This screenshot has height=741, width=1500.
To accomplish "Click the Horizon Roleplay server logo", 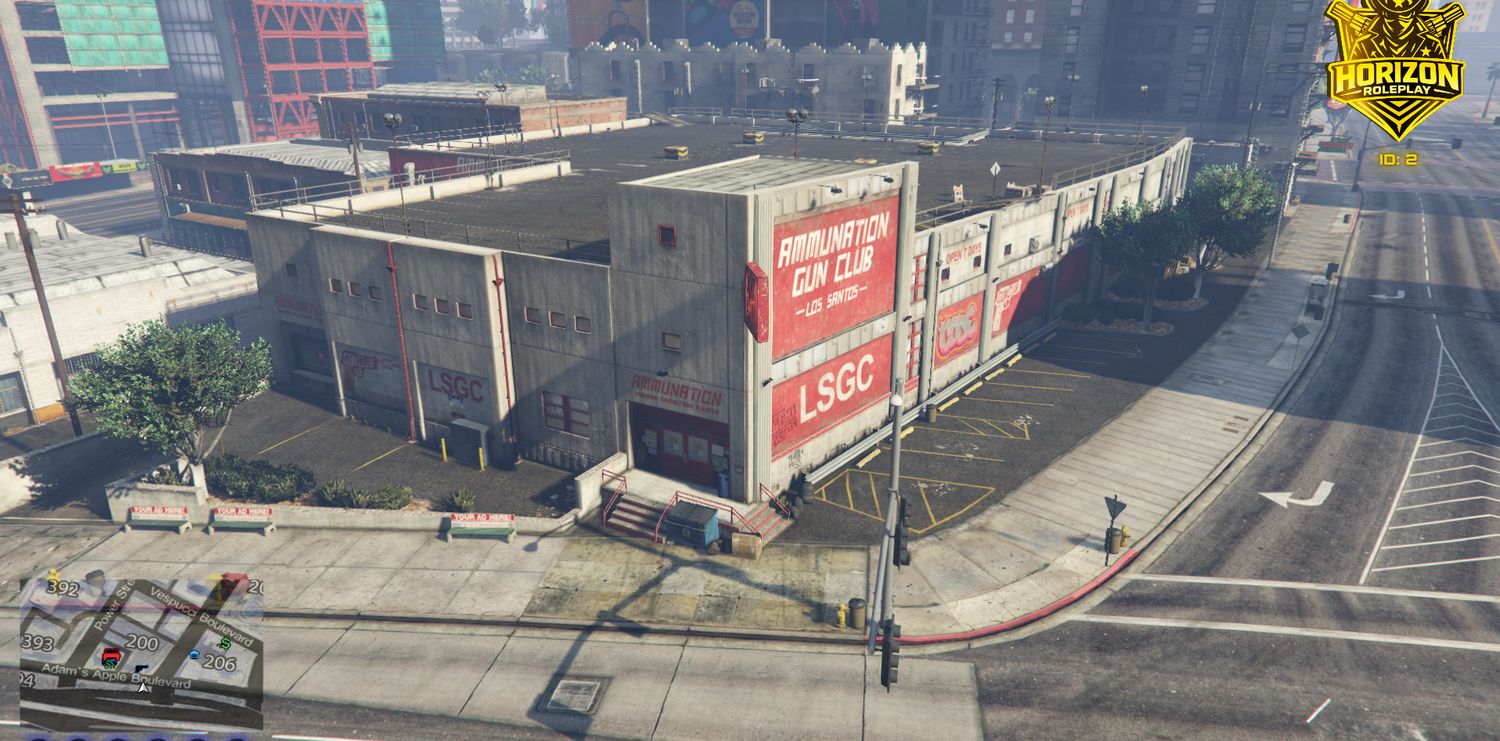I will [x=1394, y=70].
